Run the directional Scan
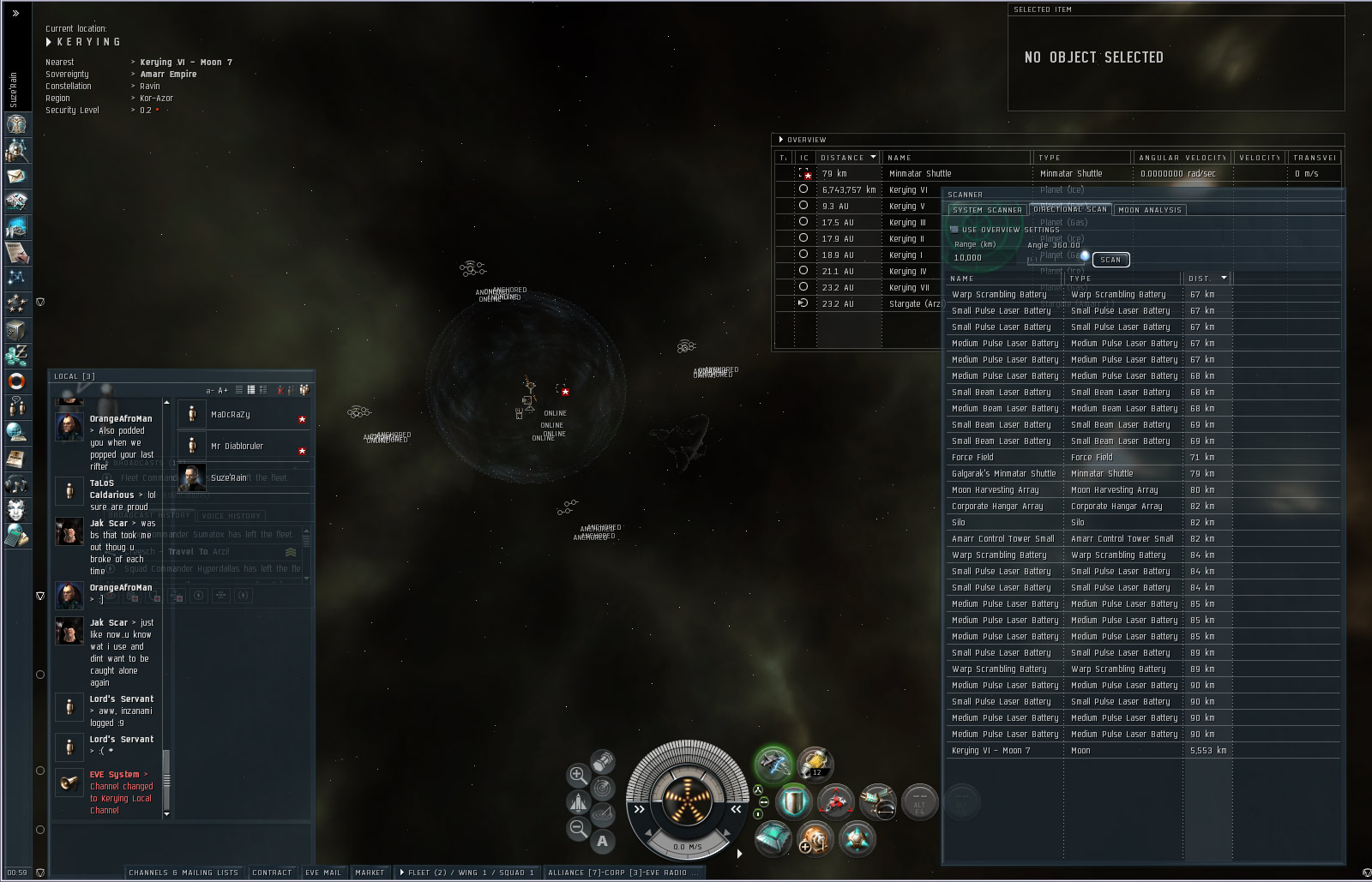Viewport: 1372px width, 882px height. 1110,260
